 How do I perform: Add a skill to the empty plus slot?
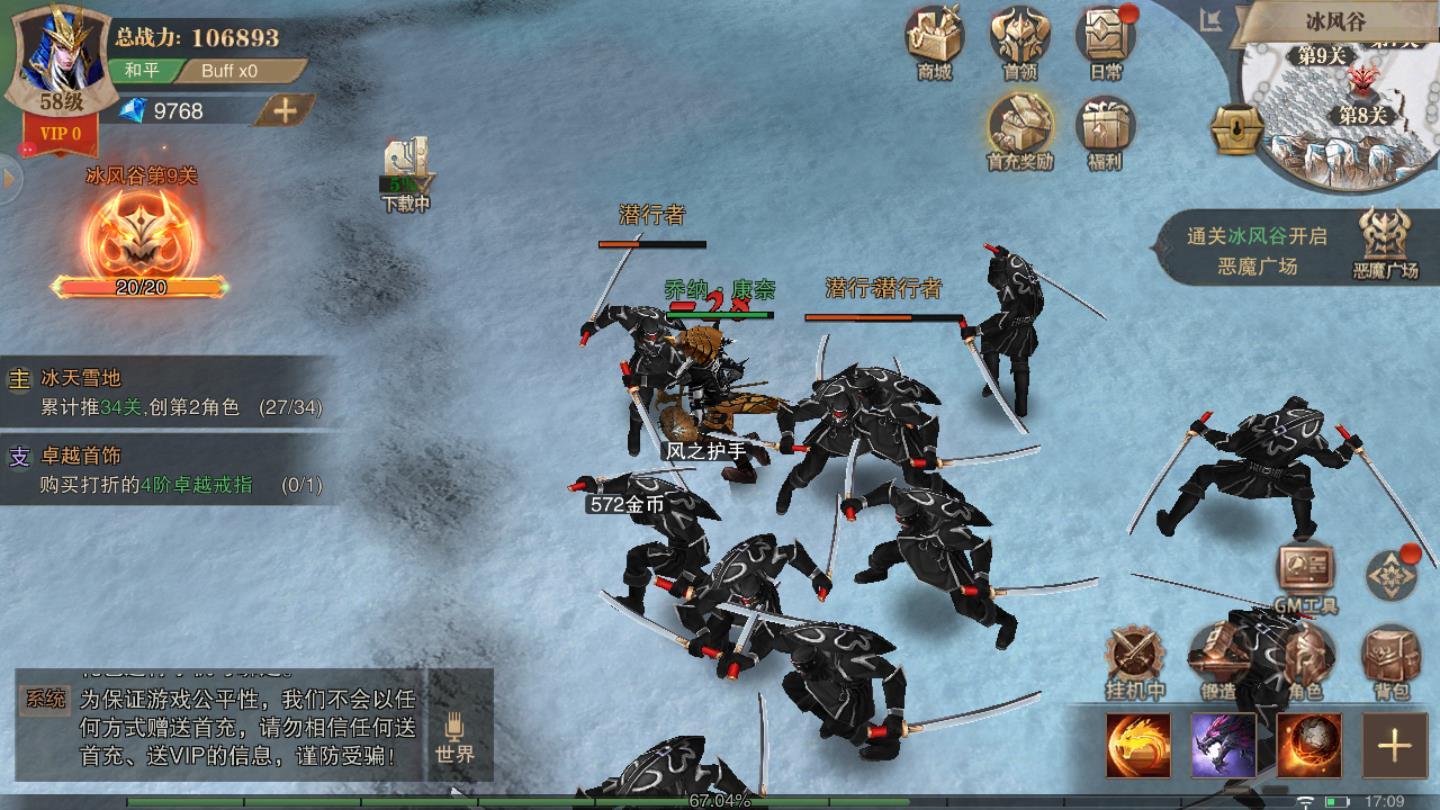click(1394, 745)
